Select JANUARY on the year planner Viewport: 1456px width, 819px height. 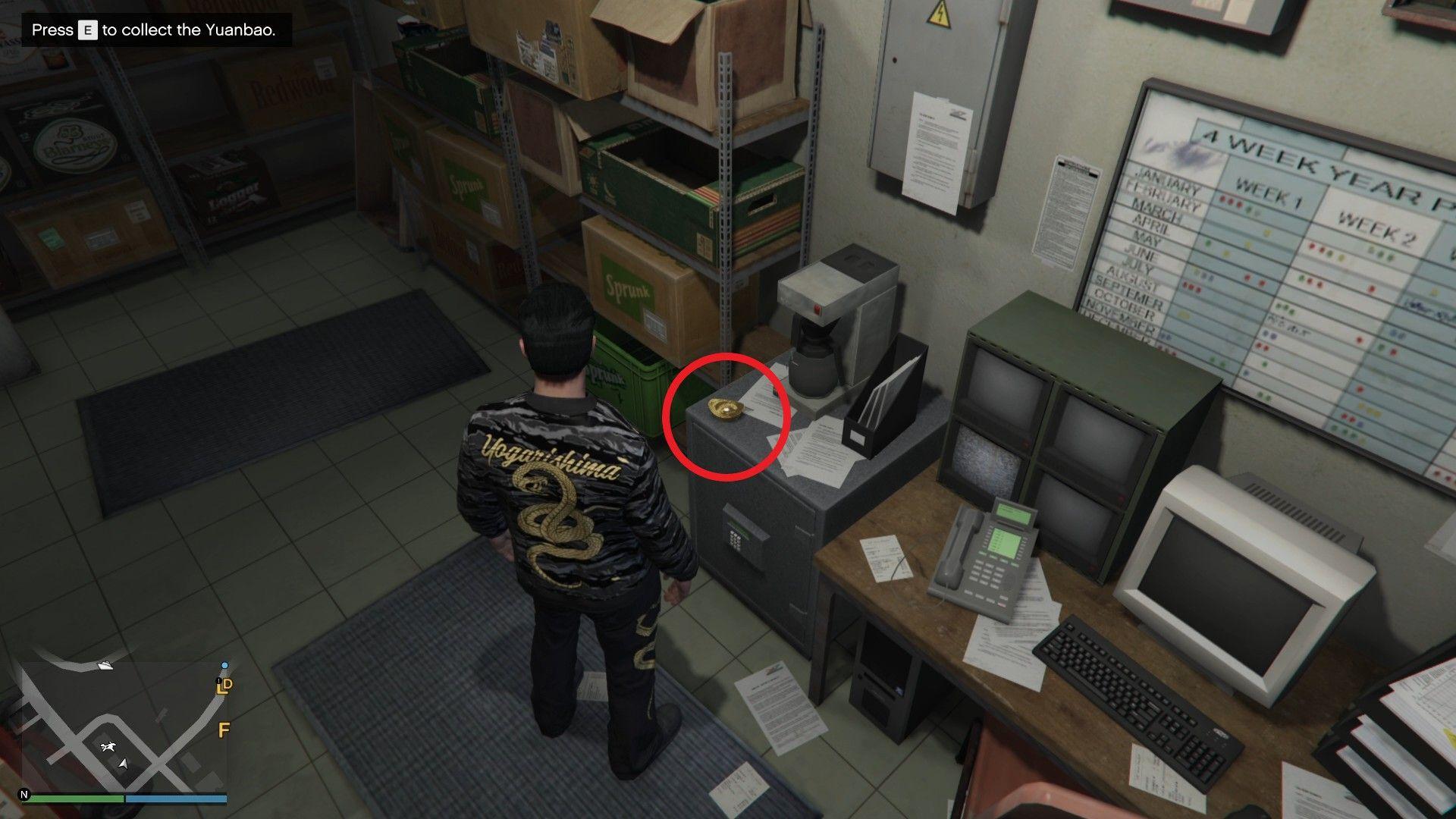point(1166,182)
